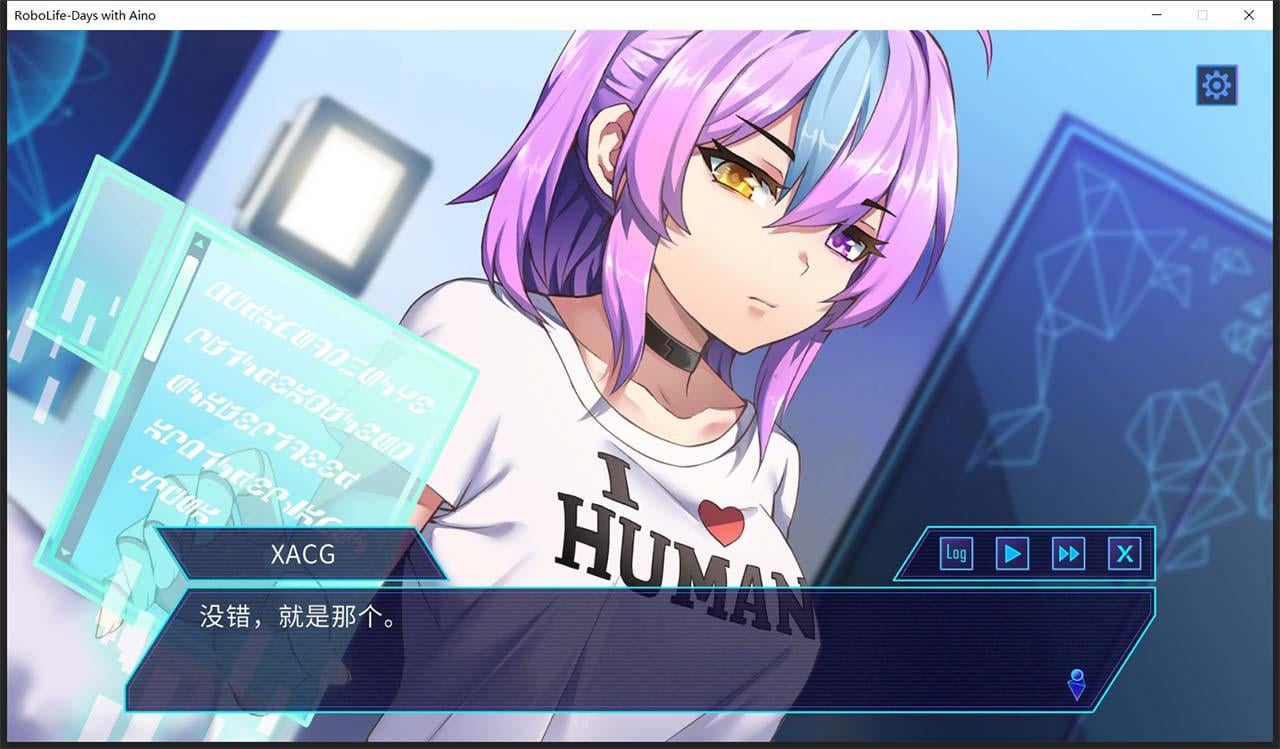Click the maximize button on the title bar
The width and height of the screenshot is (1280, 749).
coord(1201,15)
